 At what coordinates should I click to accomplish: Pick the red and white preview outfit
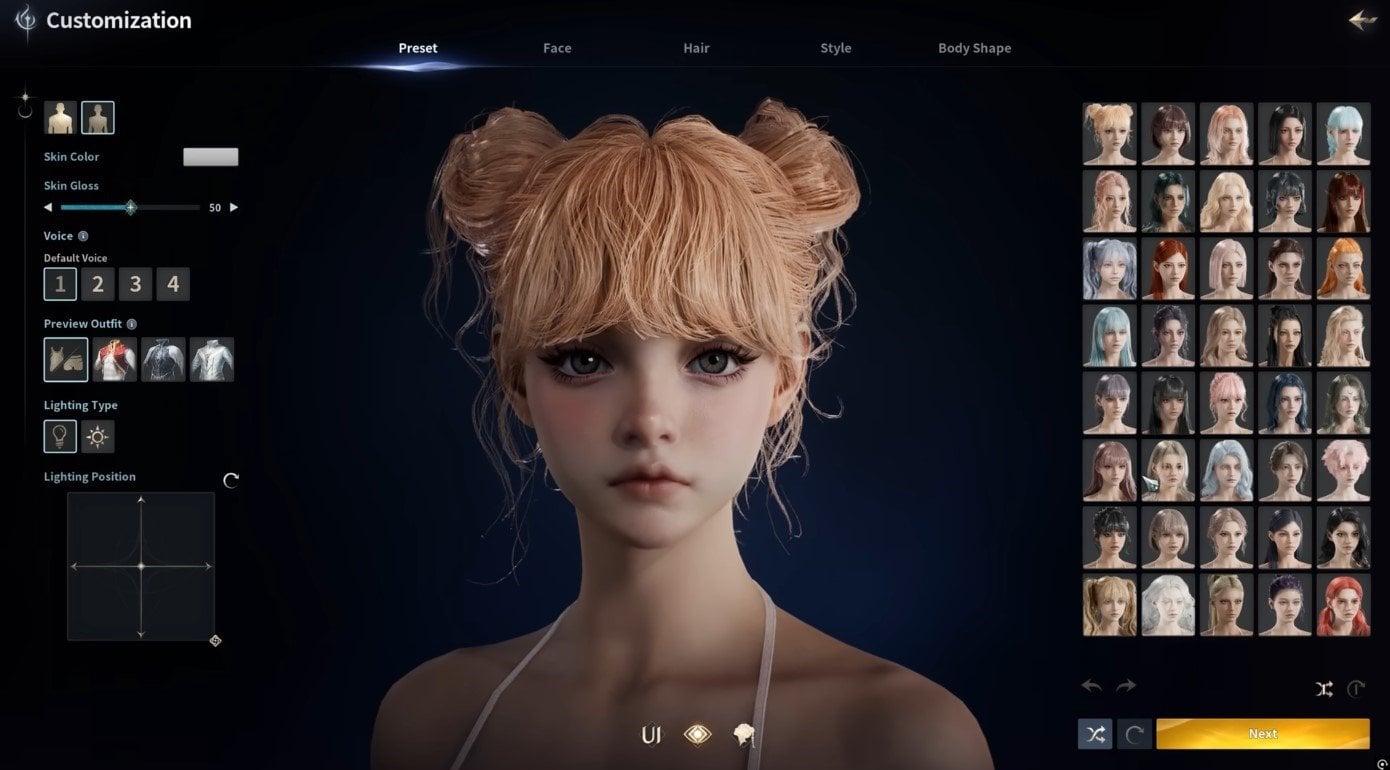click(x=115, y=360)
